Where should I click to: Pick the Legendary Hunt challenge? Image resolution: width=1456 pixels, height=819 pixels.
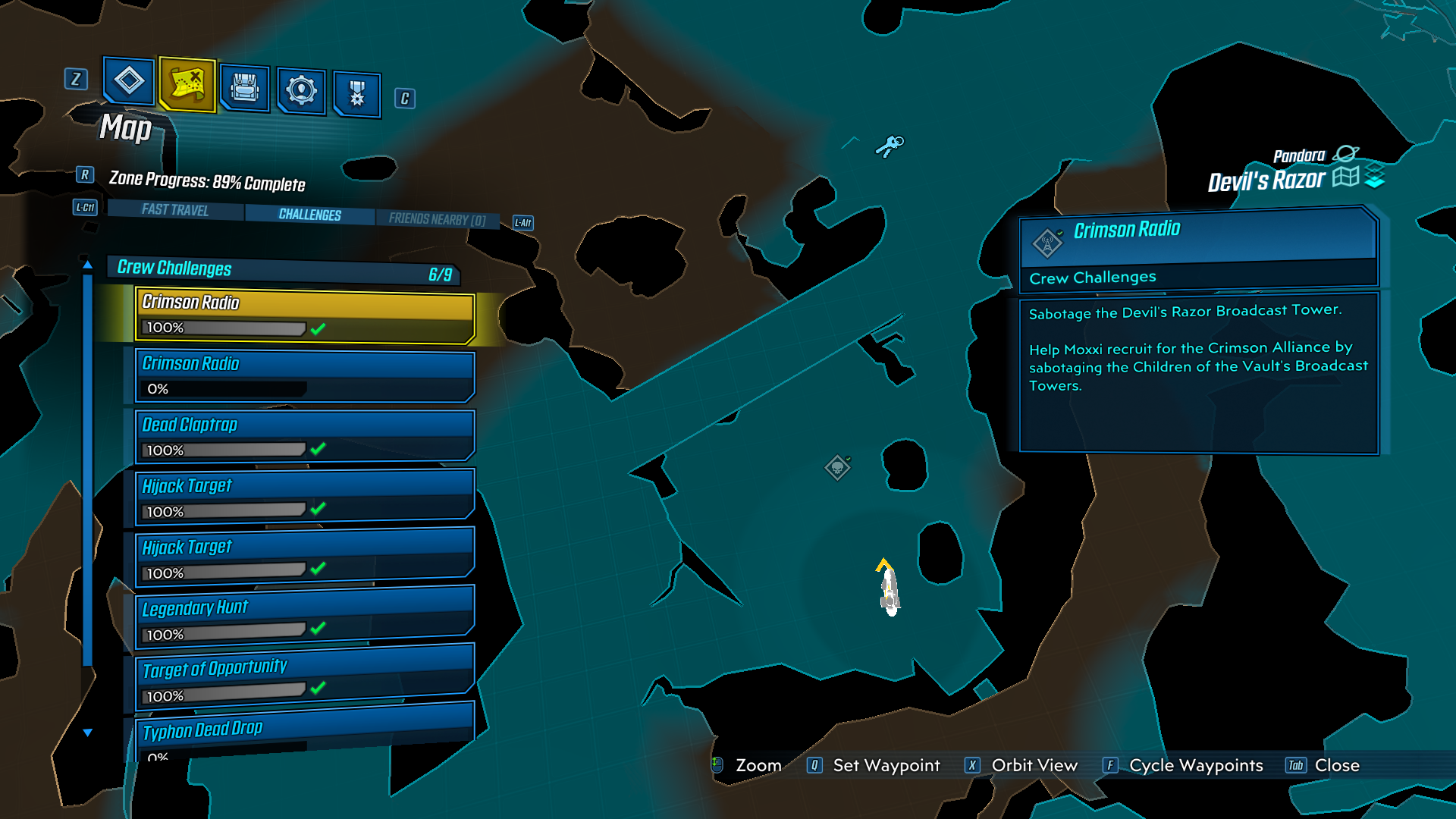(x=305, y=620)
